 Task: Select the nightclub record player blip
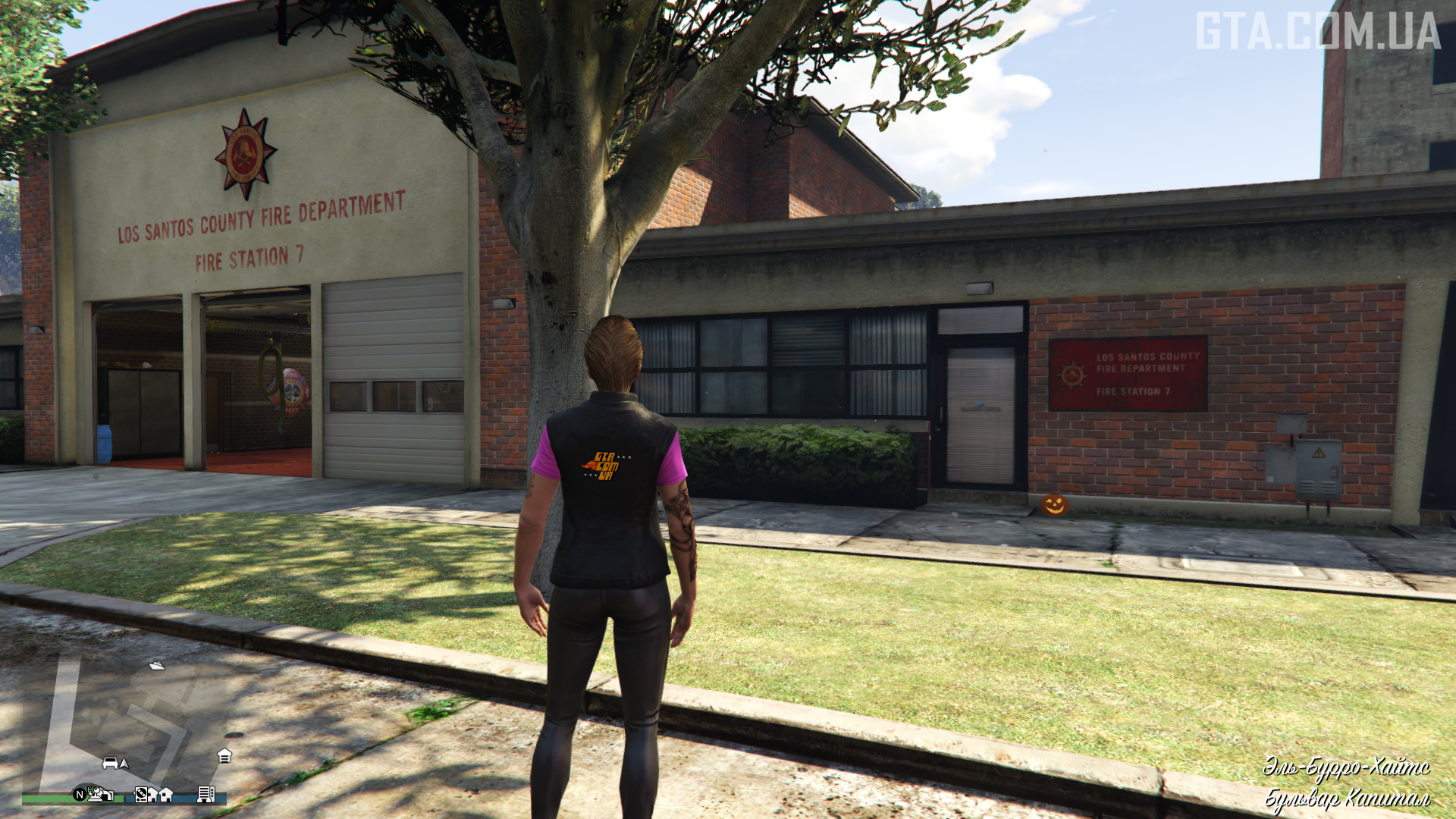(141, 794)
